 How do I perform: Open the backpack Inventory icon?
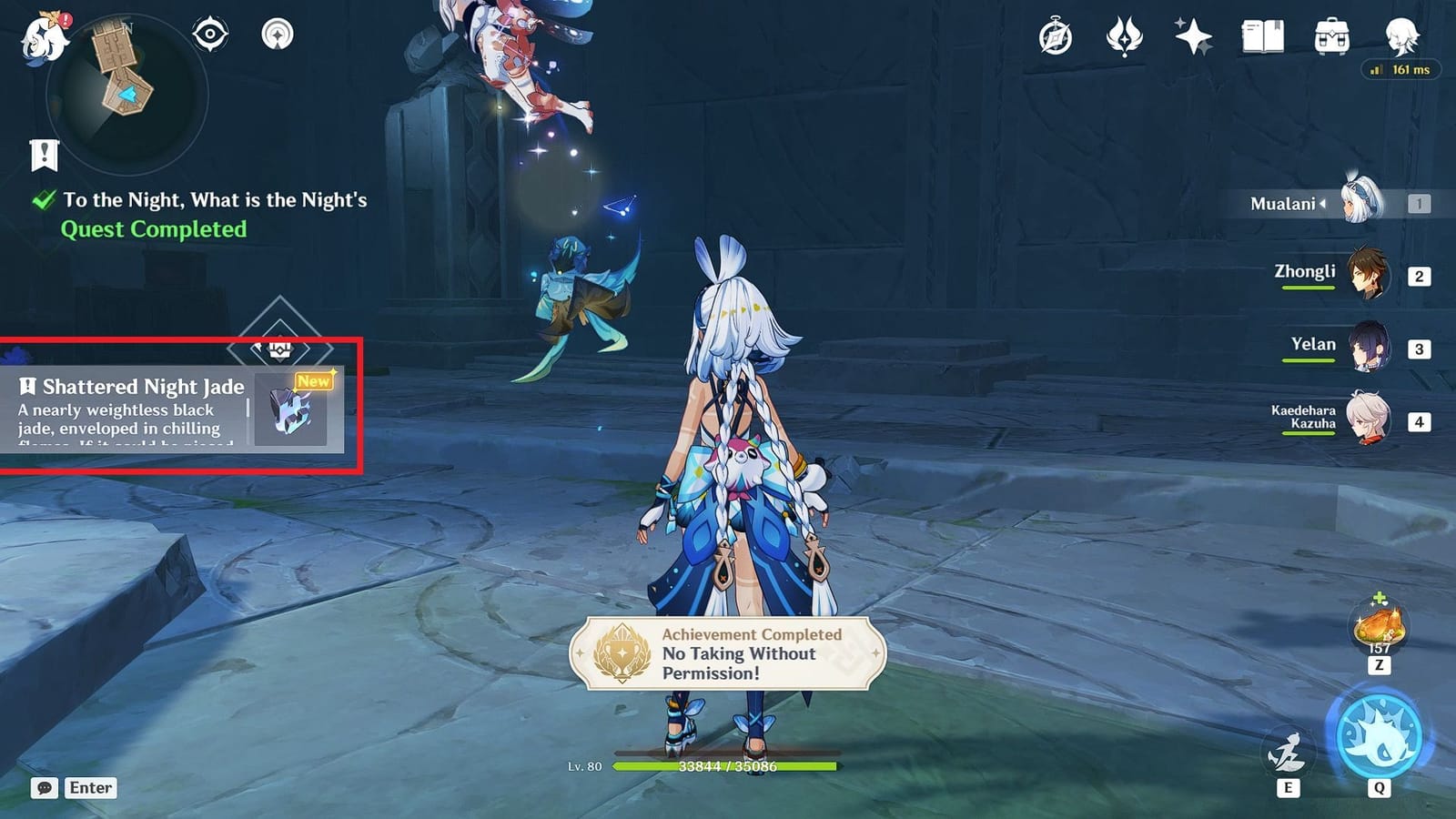coord(1331,35)
